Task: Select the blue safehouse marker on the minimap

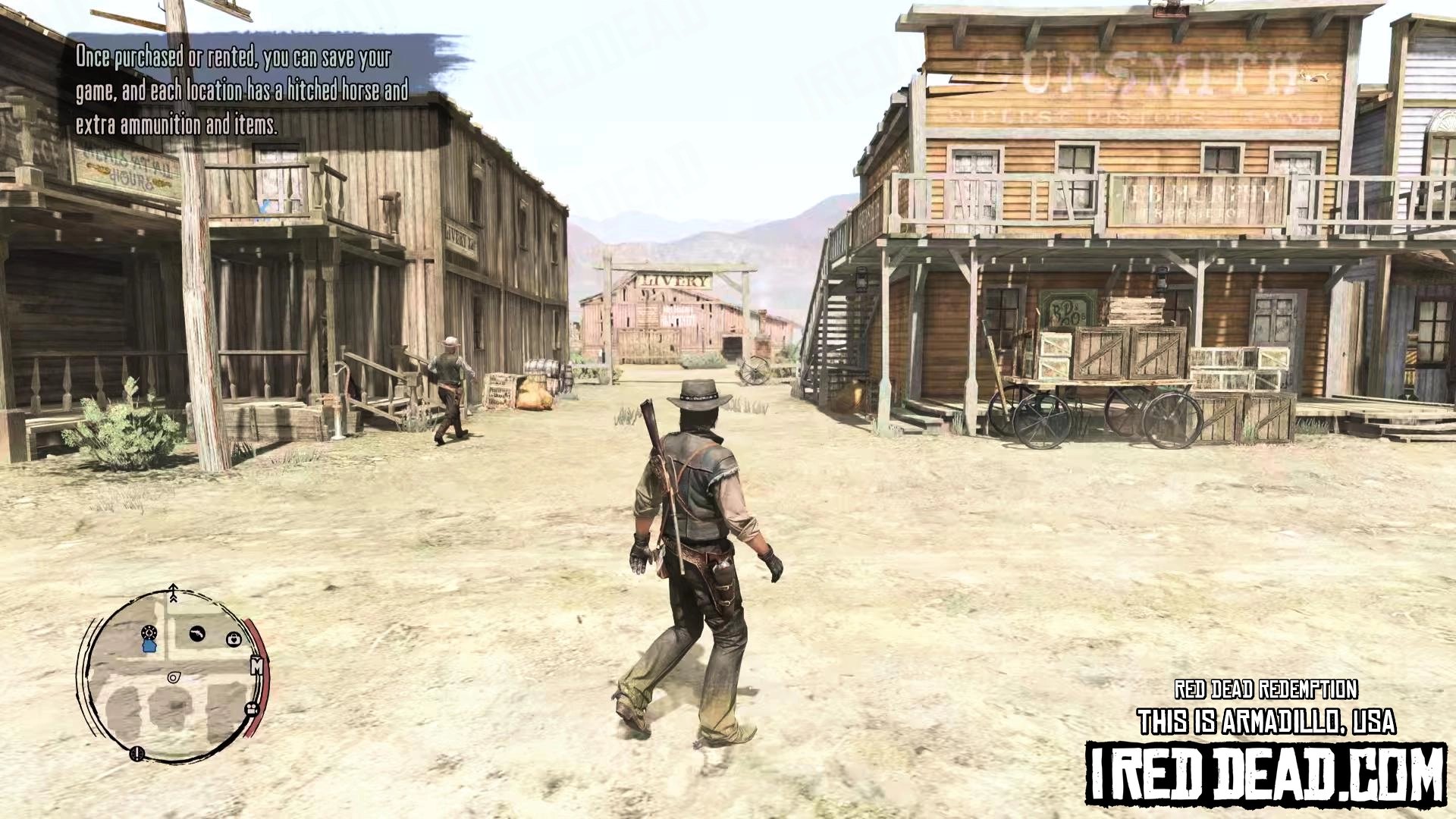Action: tap(149, 645)
